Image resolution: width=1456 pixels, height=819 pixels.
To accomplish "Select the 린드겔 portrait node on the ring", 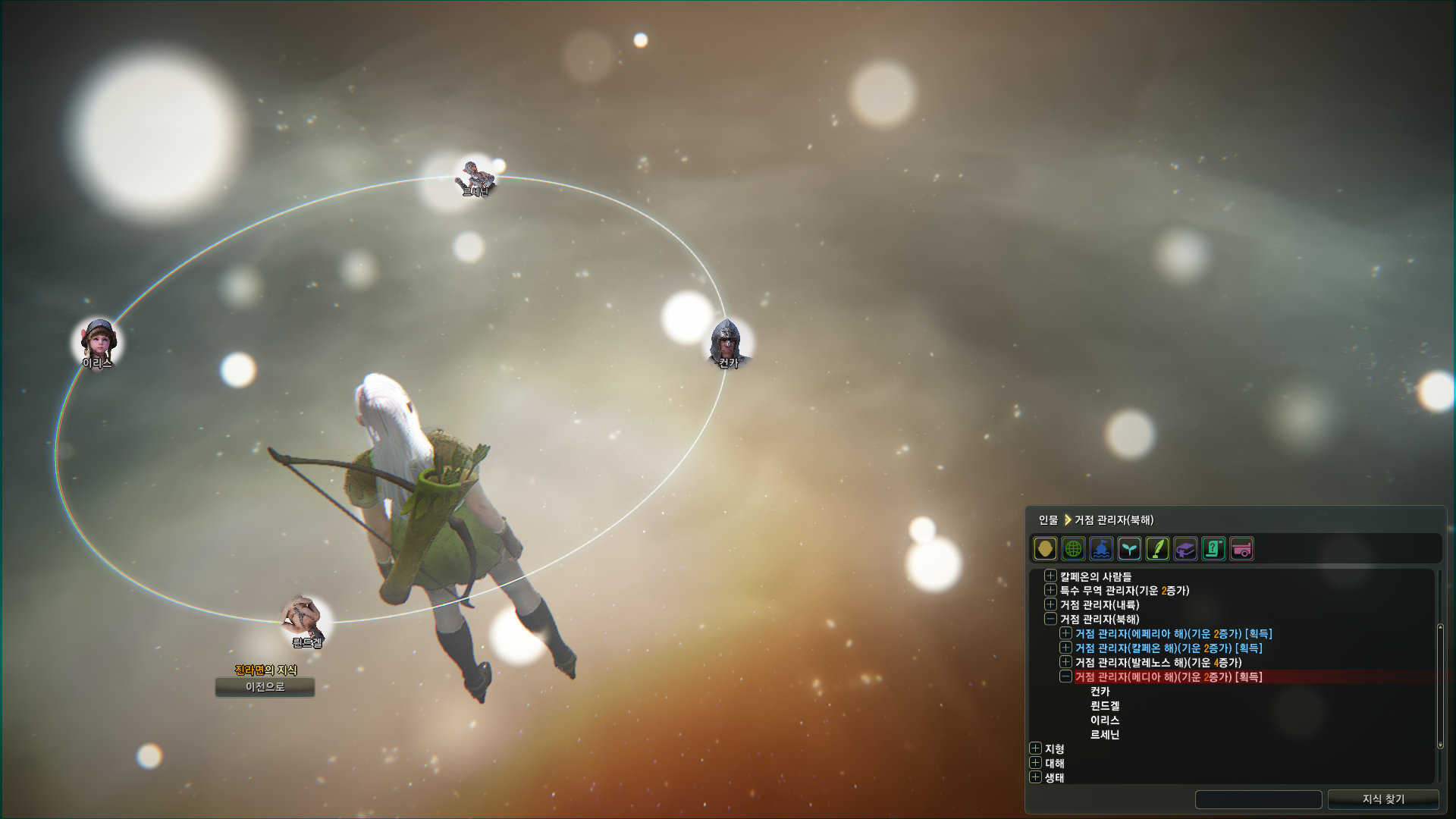I will pyautogui.click(x=306, y=618).
